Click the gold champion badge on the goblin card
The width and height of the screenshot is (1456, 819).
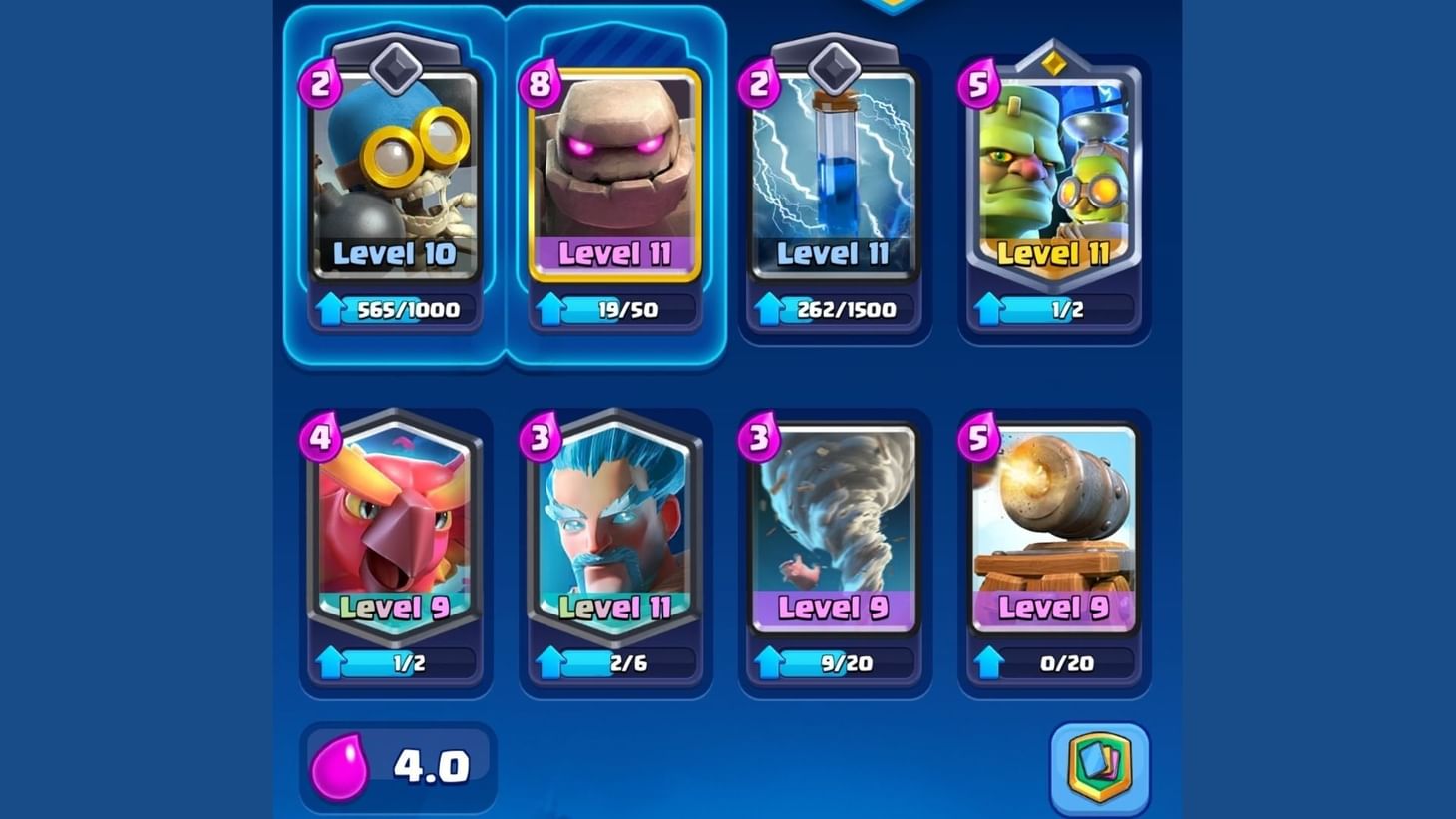pyautogui.click(x=1055, y=63)
